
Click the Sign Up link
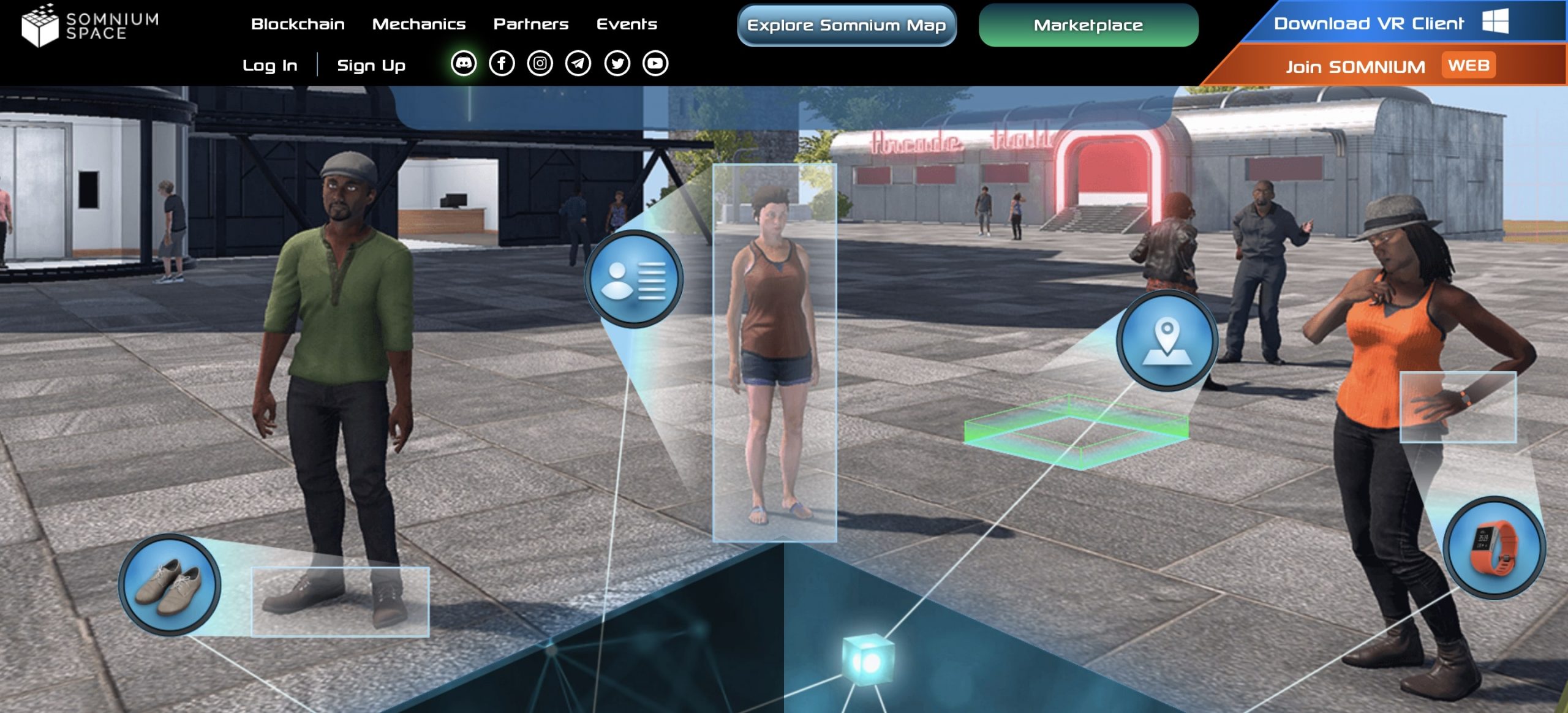tap(371, 64)
